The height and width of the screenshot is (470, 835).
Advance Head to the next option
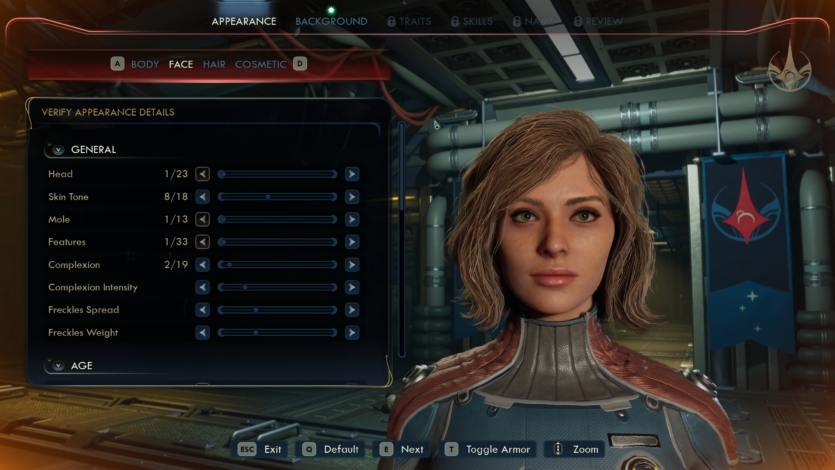352,174
